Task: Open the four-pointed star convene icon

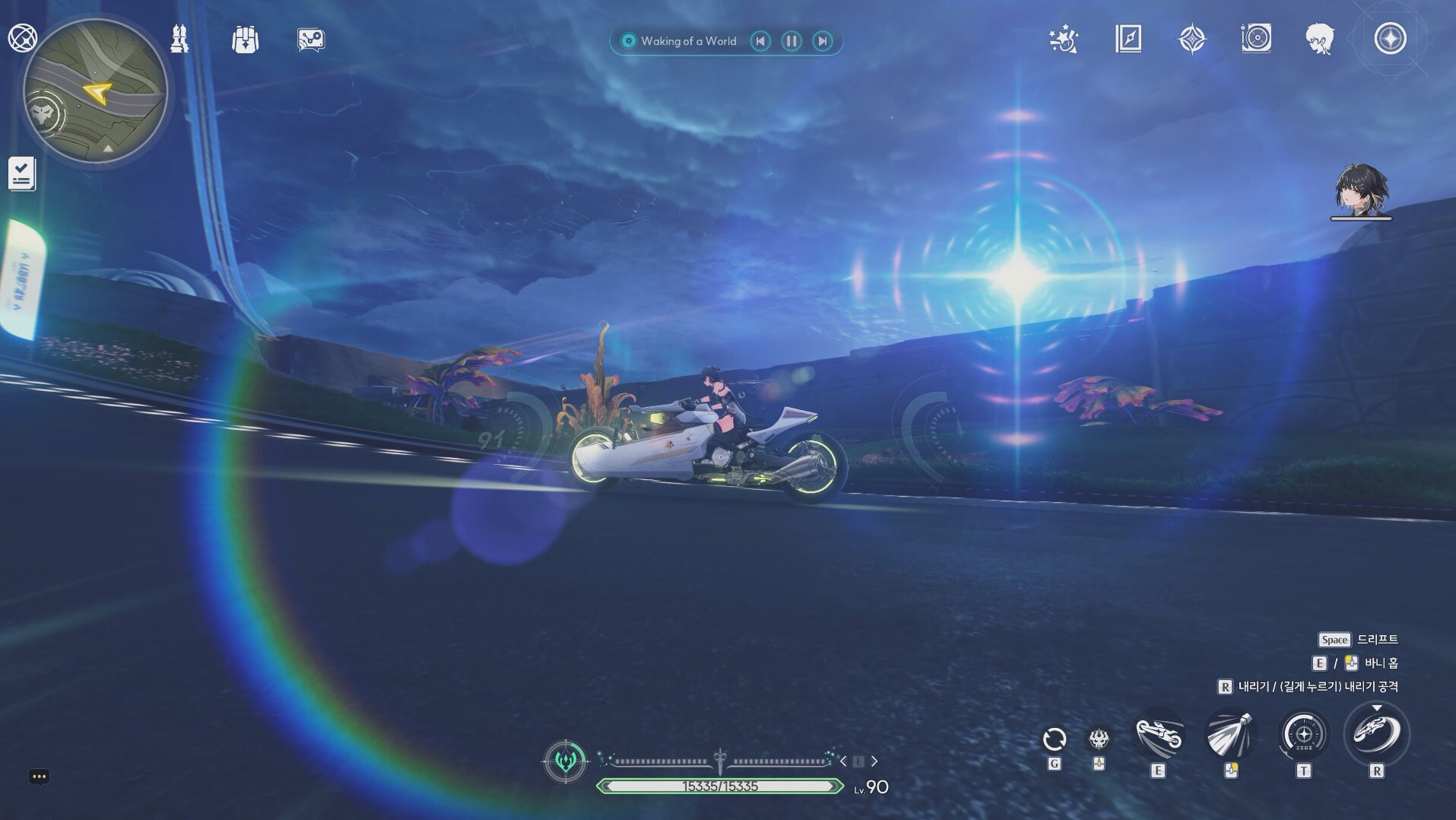Action: coord(1191,39)
